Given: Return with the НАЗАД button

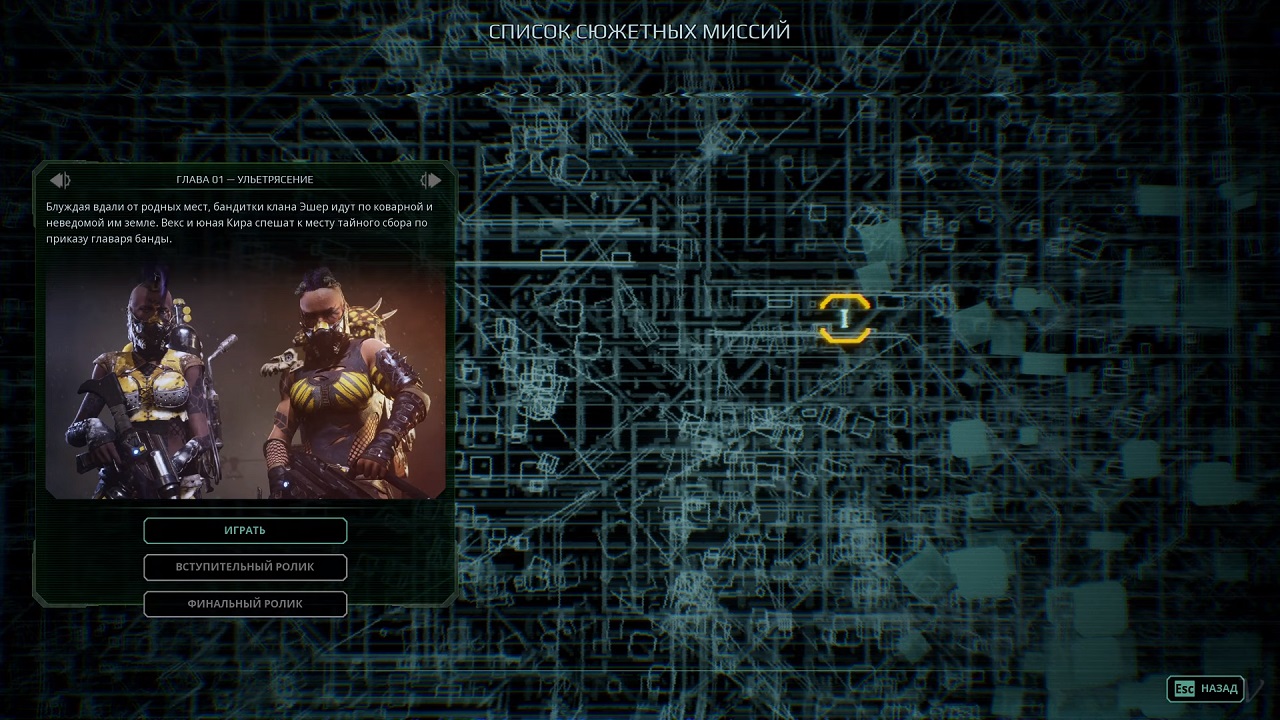Looking at the screenshot, I should [1206, 688].
